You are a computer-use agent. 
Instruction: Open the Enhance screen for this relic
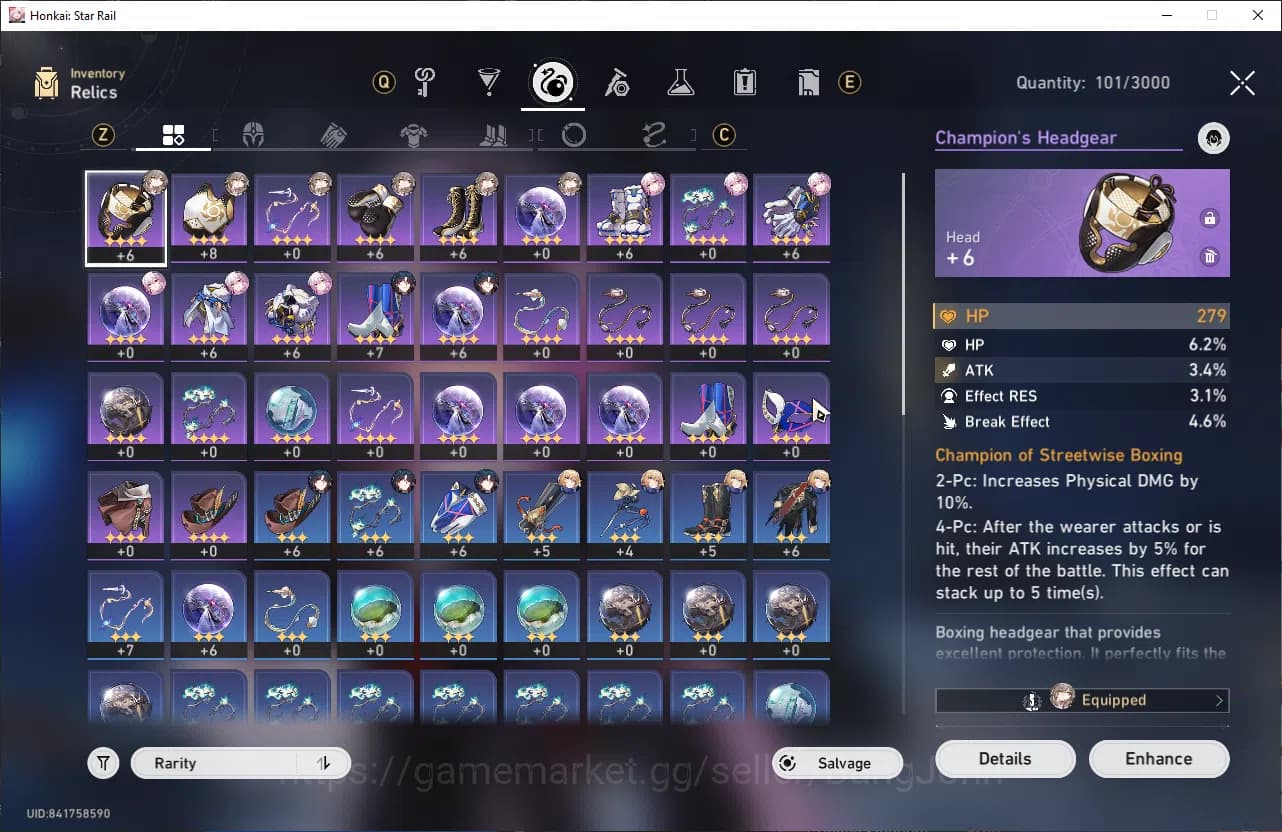1158,759
